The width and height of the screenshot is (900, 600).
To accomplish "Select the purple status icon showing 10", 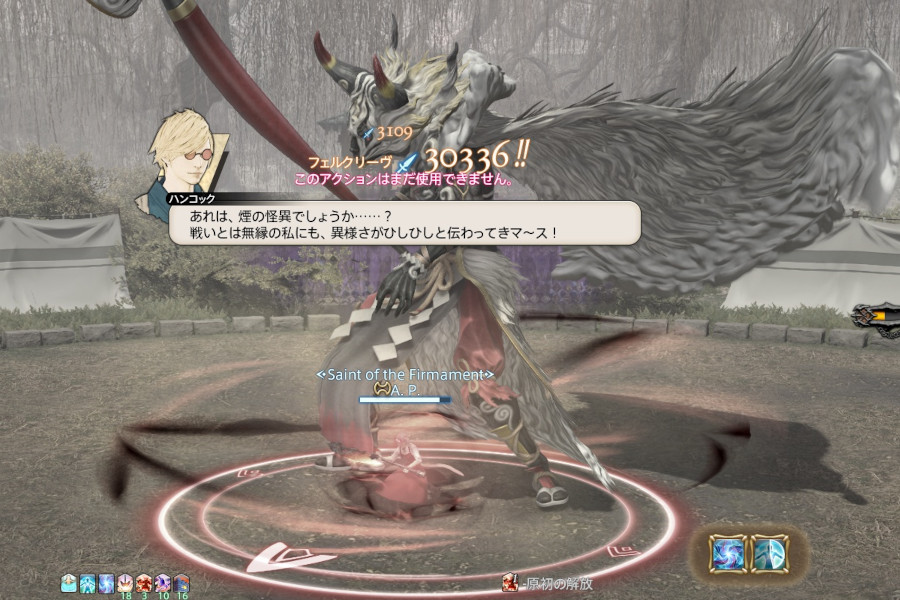I will coord(163,582).
